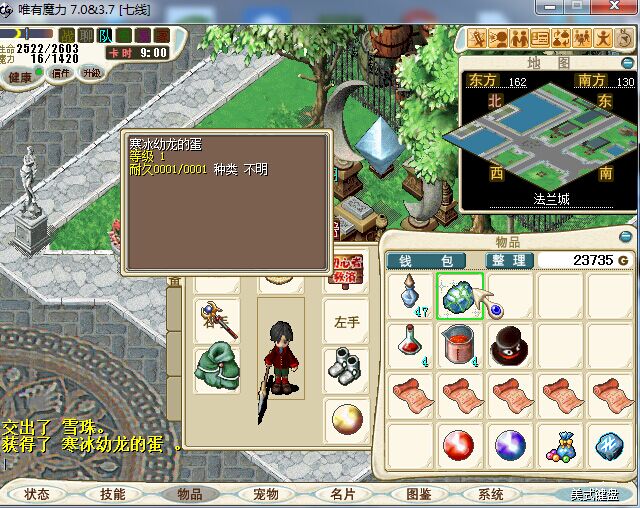Click the blue potion bottle stack
640x508 pixels.
click(x=409, y=296)
